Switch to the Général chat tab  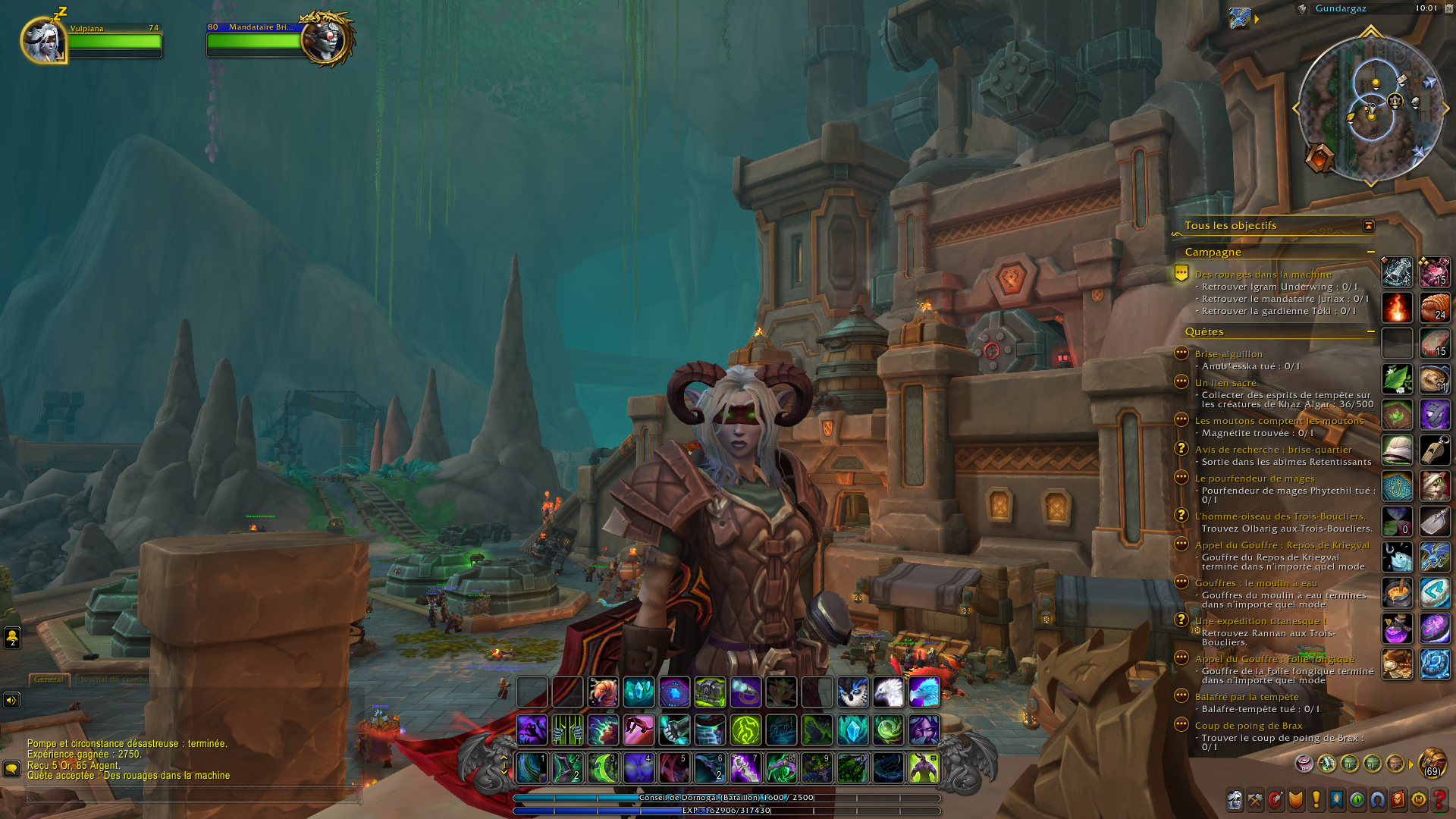[49, 679]
